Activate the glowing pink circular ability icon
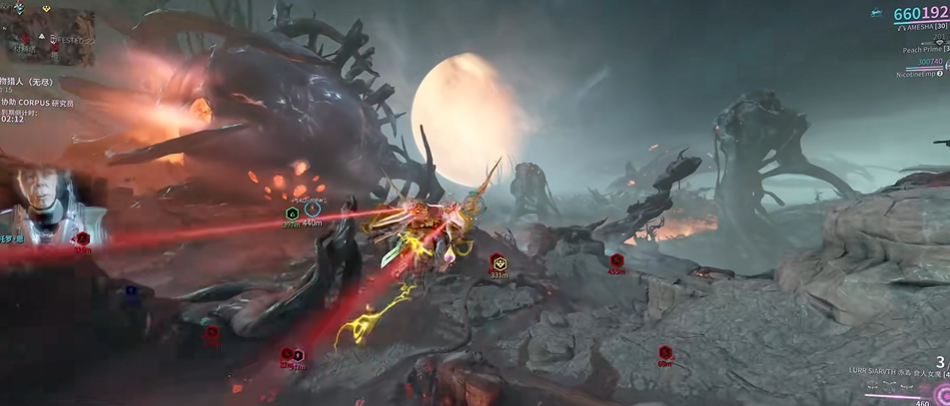 (941, 392)
